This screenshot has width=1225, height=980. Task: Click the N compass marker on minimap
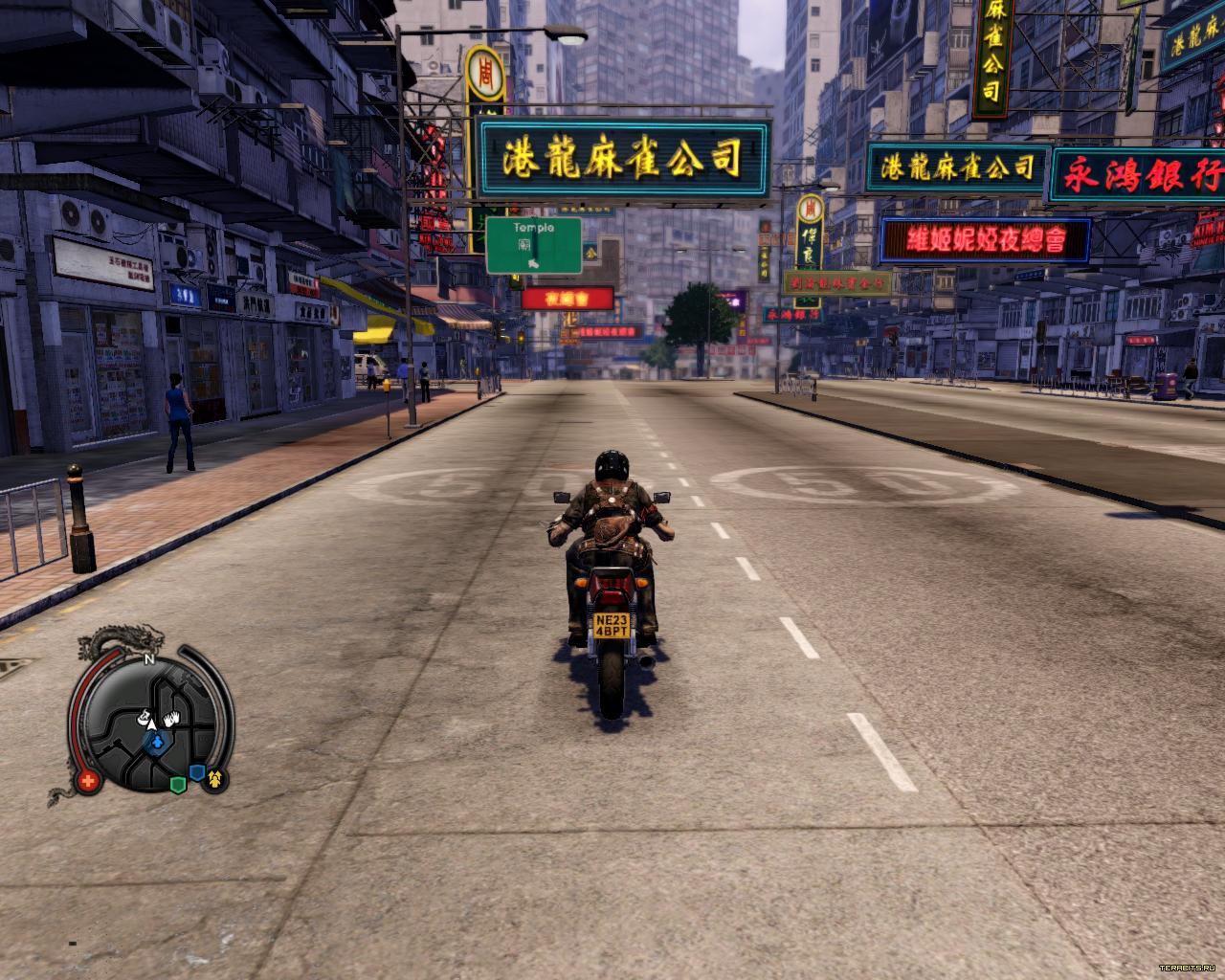[148, 659]
